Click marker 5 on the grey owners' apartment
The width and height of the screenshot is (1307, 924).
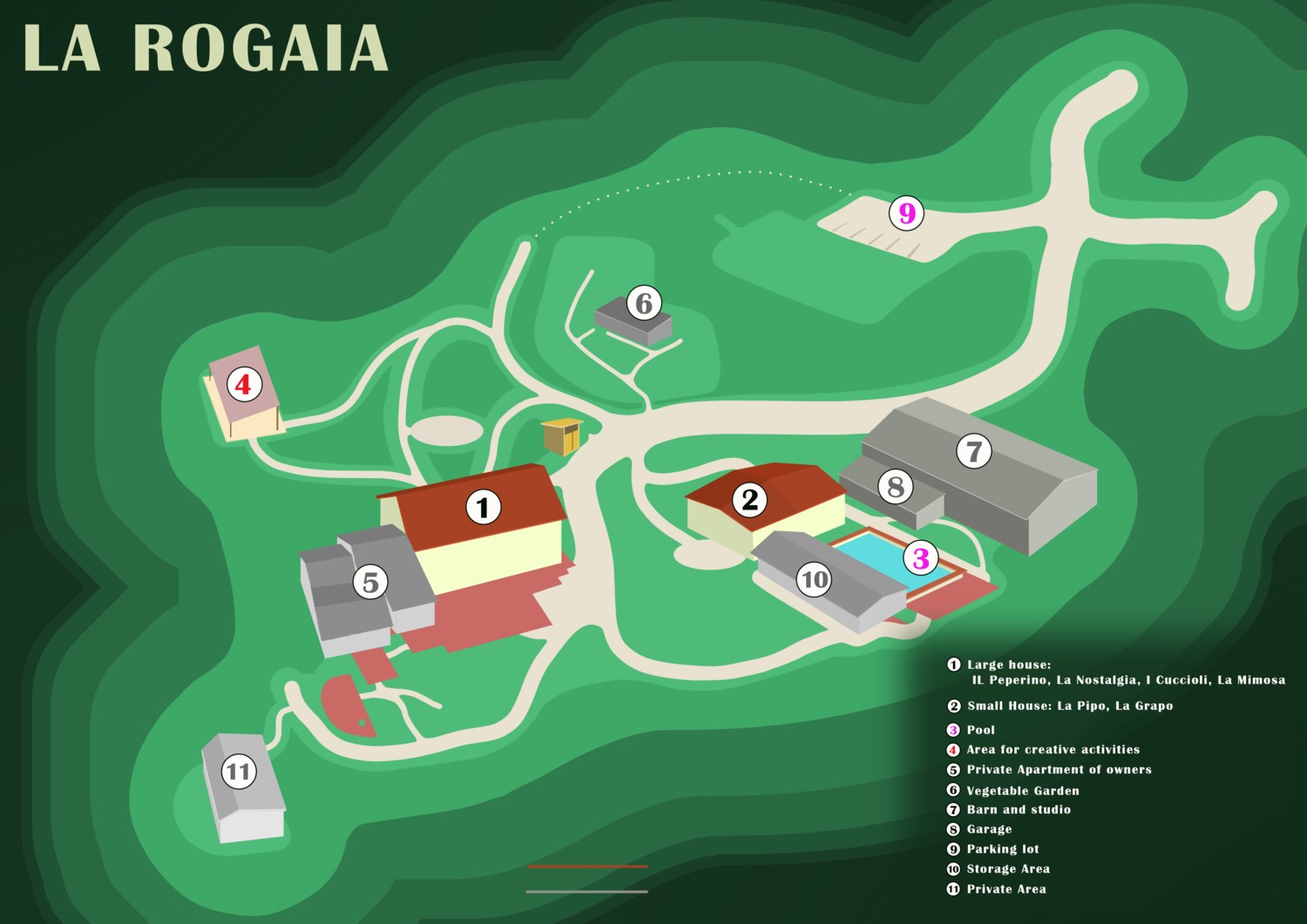370,582
